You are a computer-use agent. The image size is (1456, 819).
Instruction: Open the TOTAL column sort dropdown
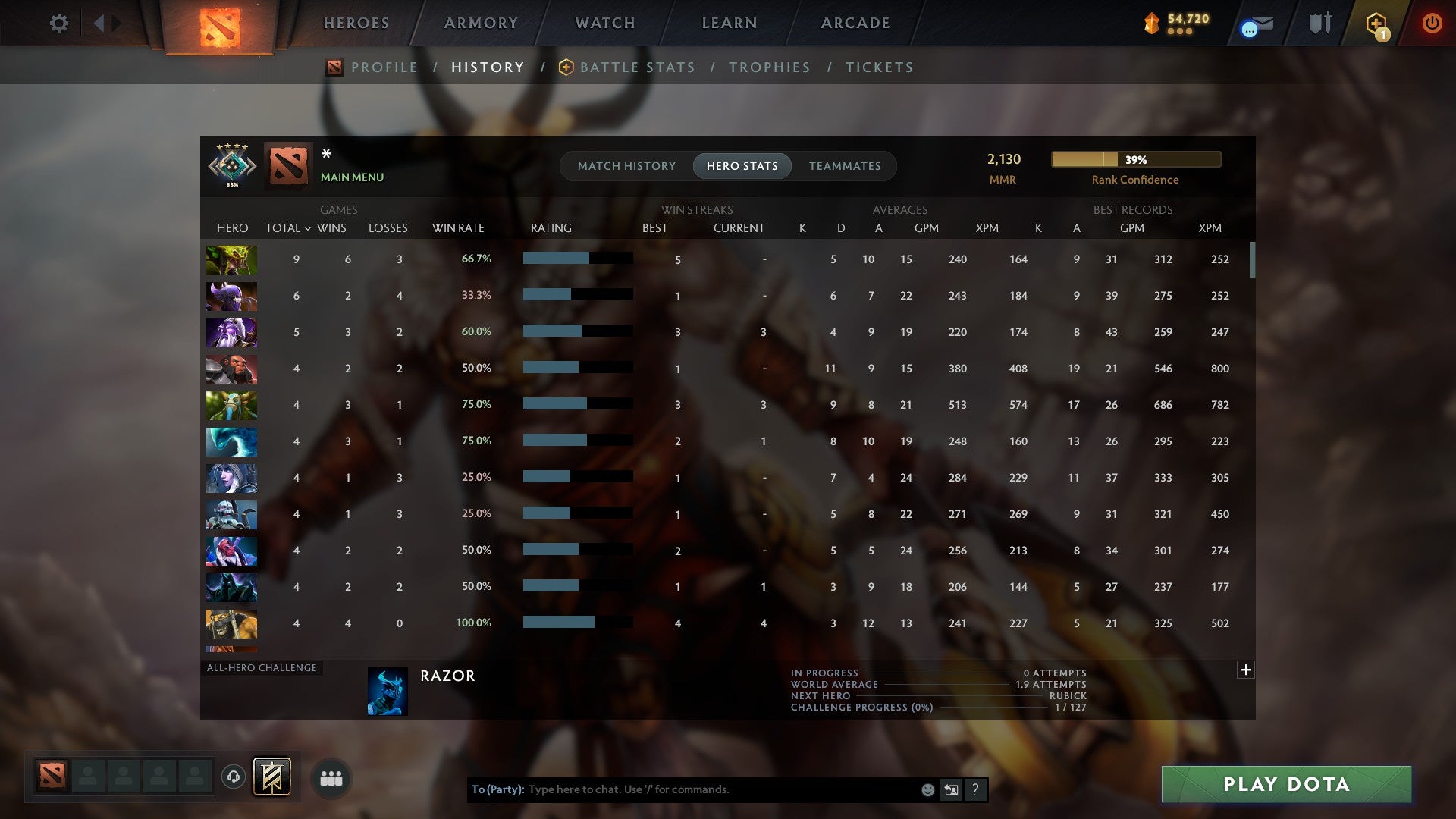[x=287, y=227]
